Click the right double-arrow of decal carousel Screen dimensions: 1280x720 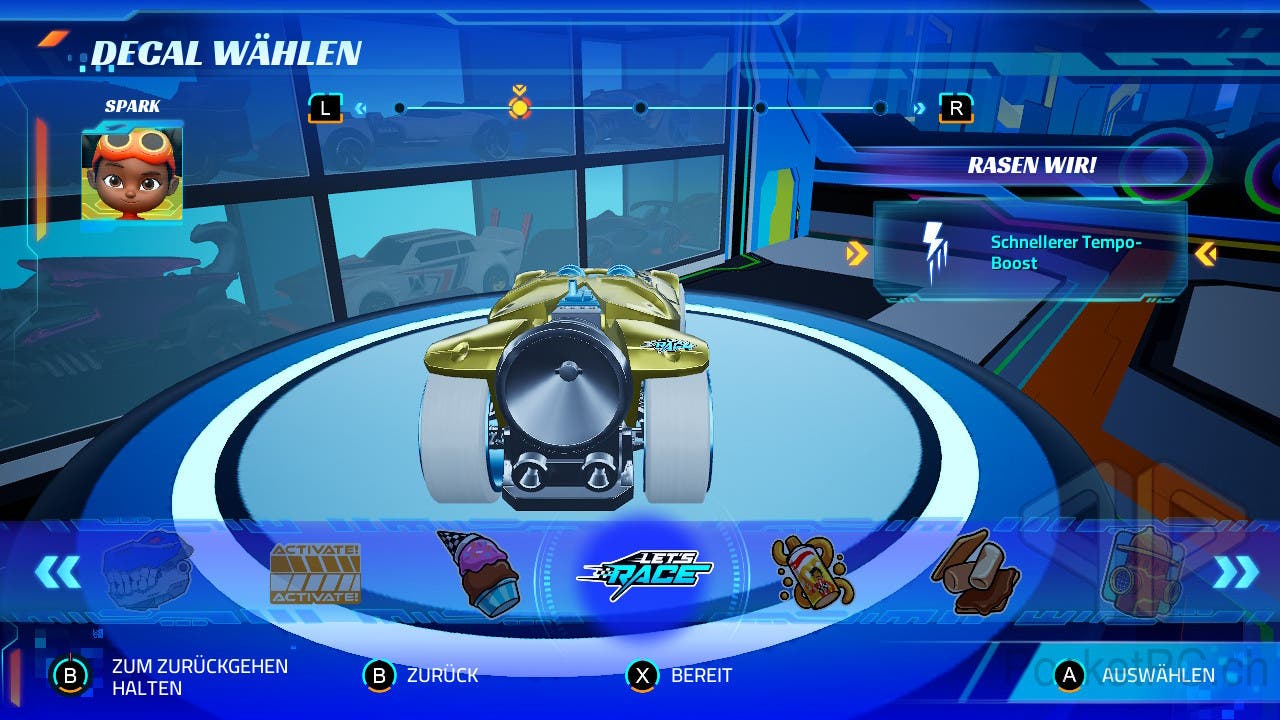(x=1236, y=572)
